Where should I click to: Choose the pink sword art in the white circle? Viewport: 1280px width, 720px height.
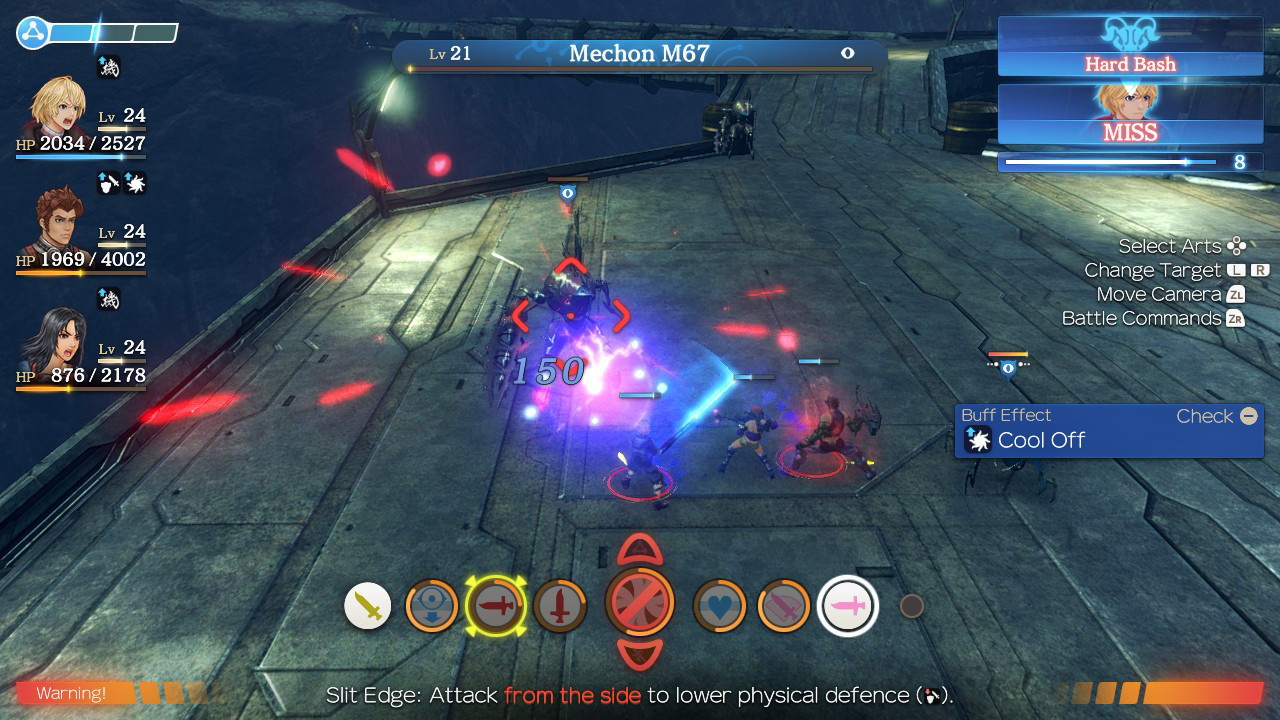tap(847, 604)
